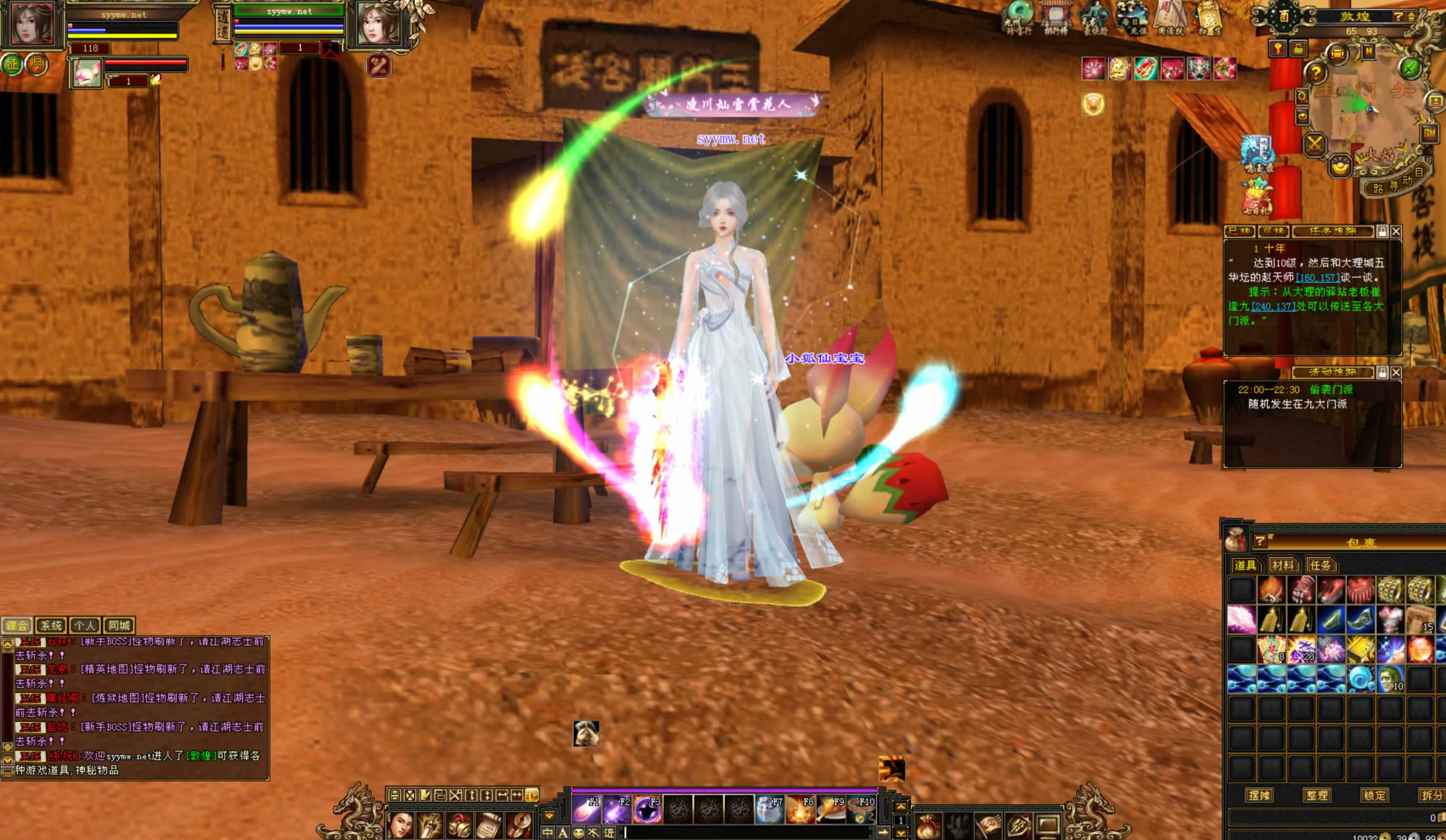
Task: Lock items using the 锁定 button
Action: point(1374,795)
